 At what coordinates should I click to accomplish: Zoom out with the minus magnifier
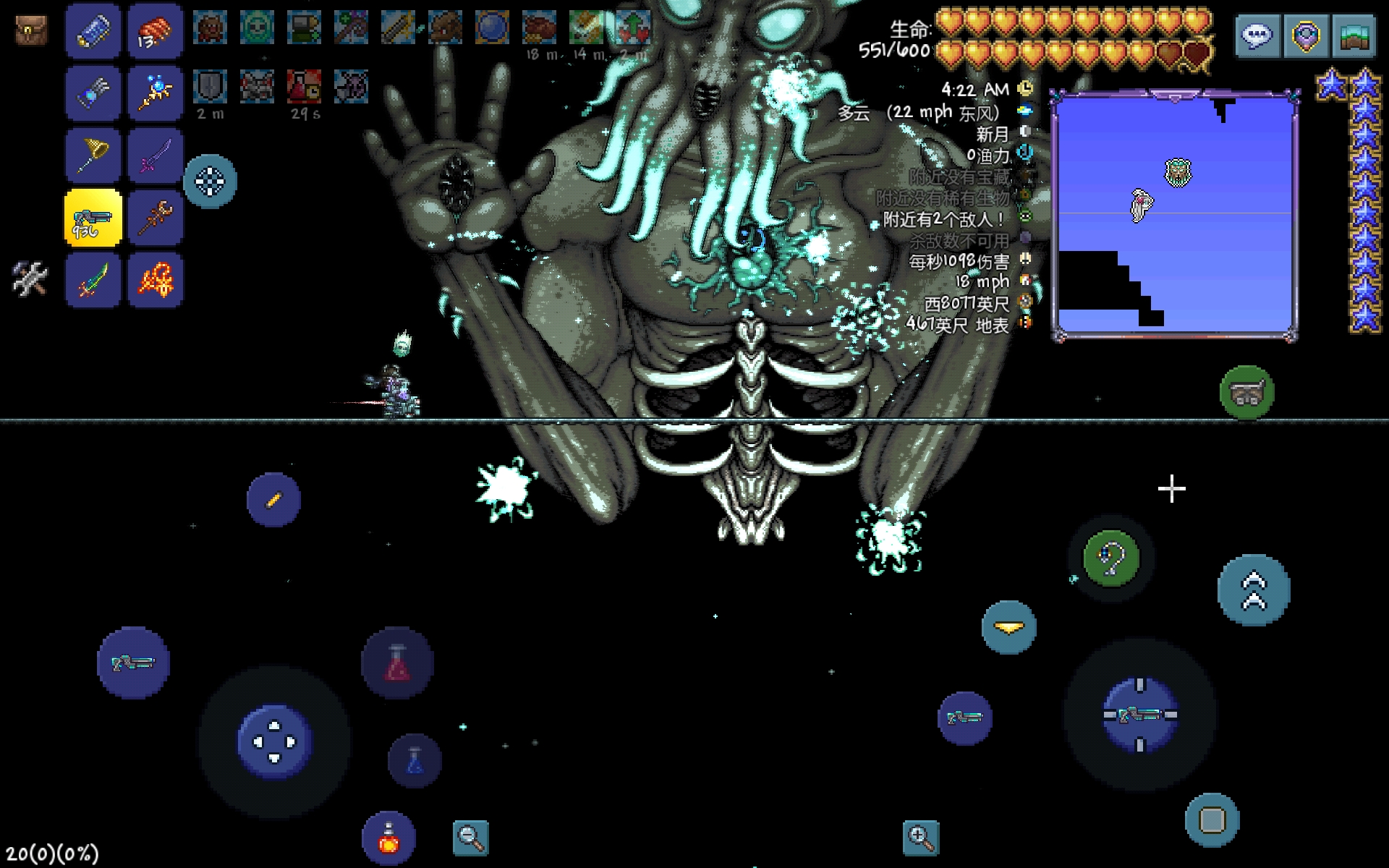click(x=470, y=838)
